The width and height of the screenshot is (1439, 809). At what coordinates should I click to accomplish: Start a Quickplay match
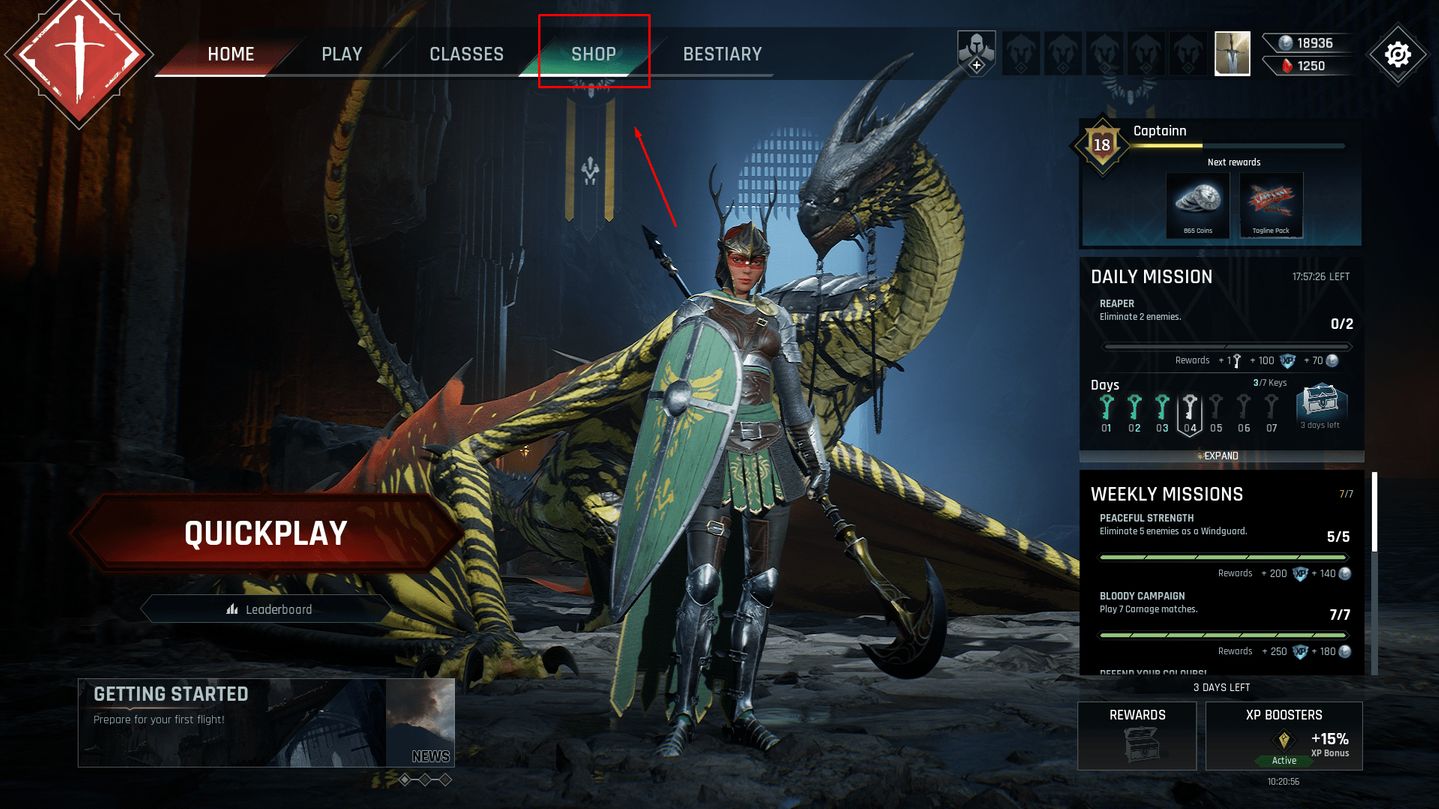click(266, 533)
